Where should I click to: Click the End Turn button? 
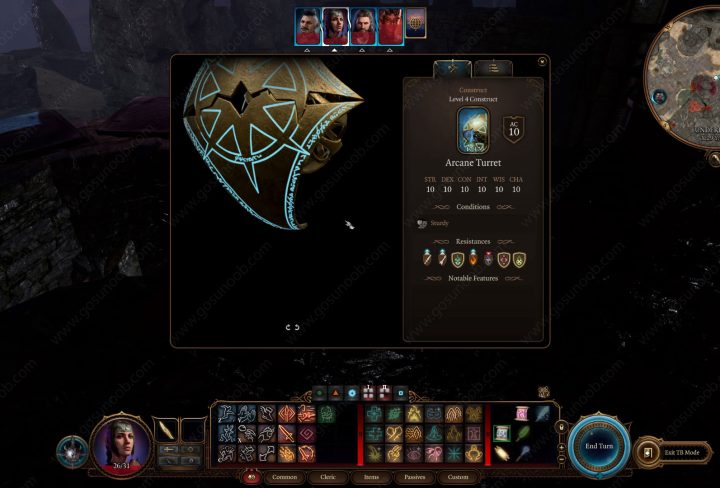tap(600, 446)
